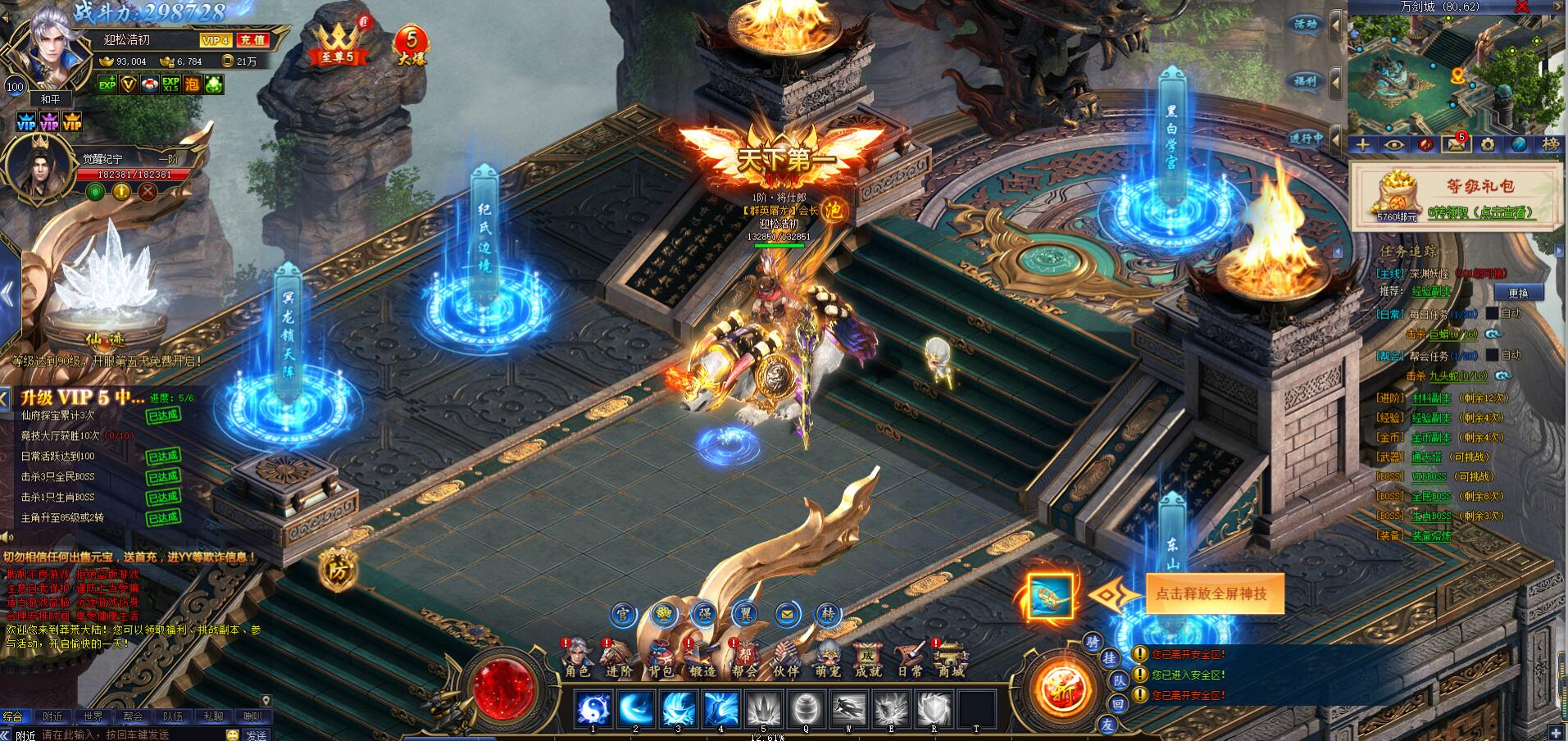Viewport: 1568px width, 741px height.
Task: Open the 成就 achievements scroll
Action: point(867,658)
